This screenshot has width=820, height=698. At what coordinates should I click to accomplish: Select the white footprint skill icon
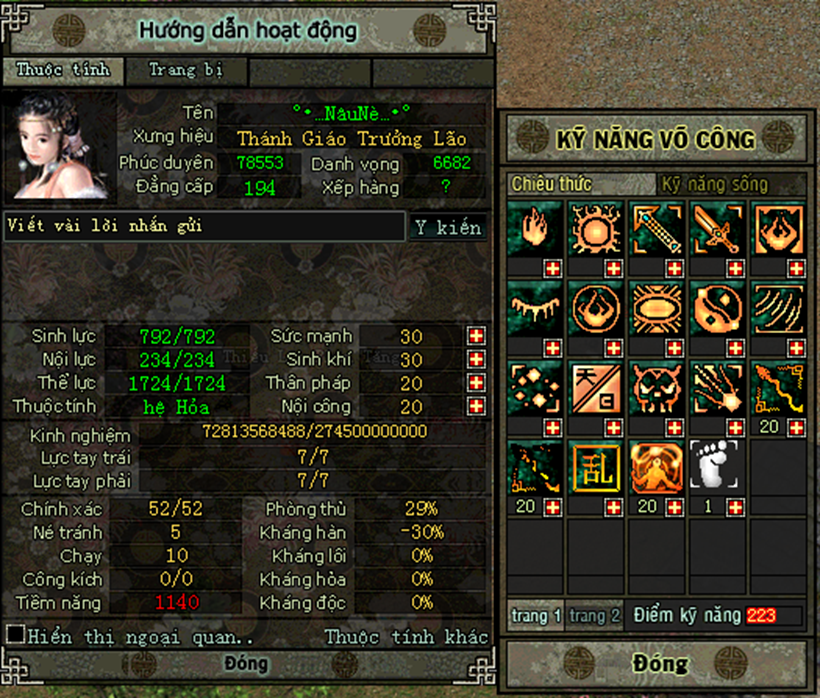[718, 467]
